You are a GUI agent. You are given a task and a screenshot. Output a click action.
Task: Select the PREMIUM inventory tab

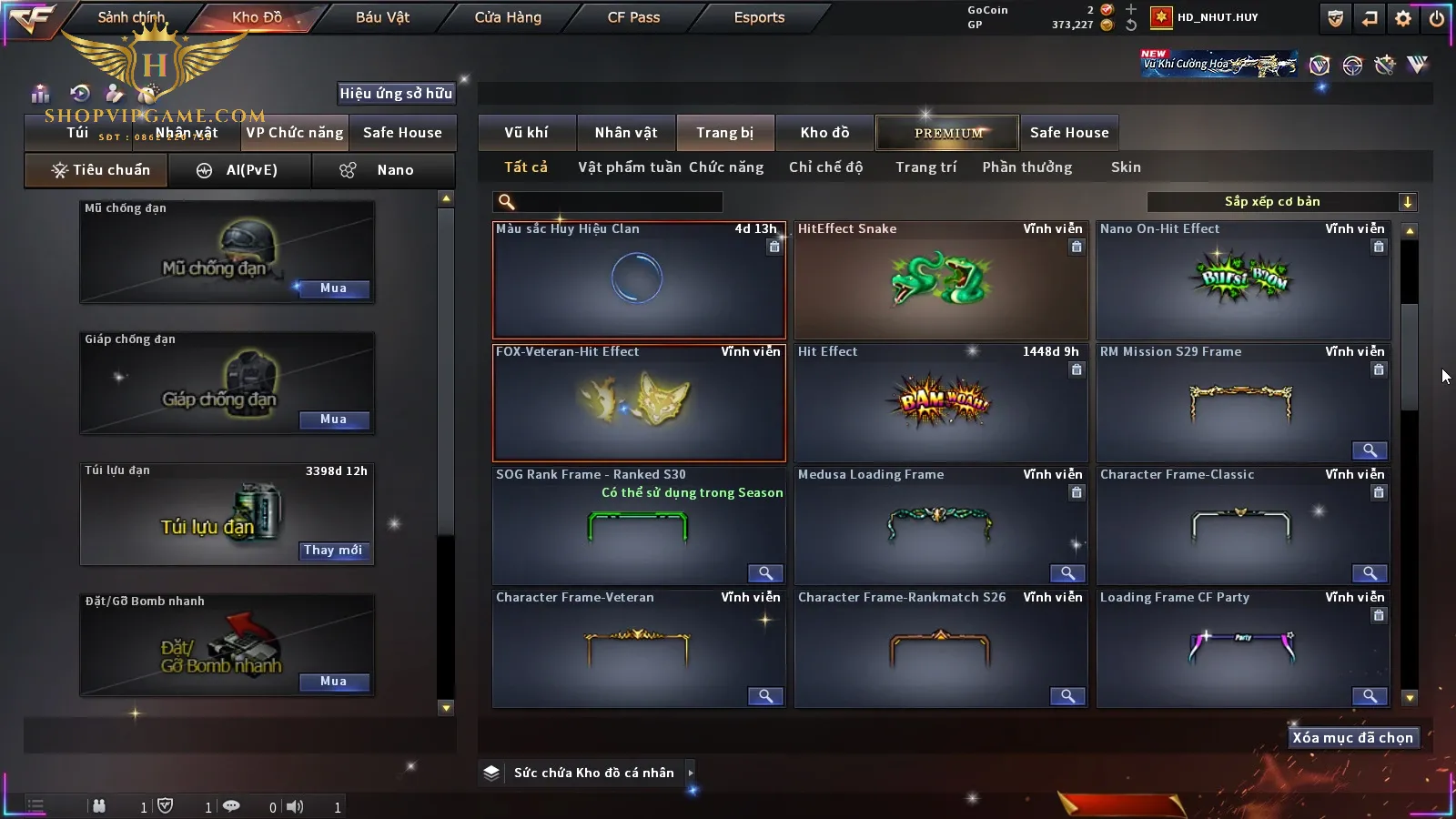[947, 133]
